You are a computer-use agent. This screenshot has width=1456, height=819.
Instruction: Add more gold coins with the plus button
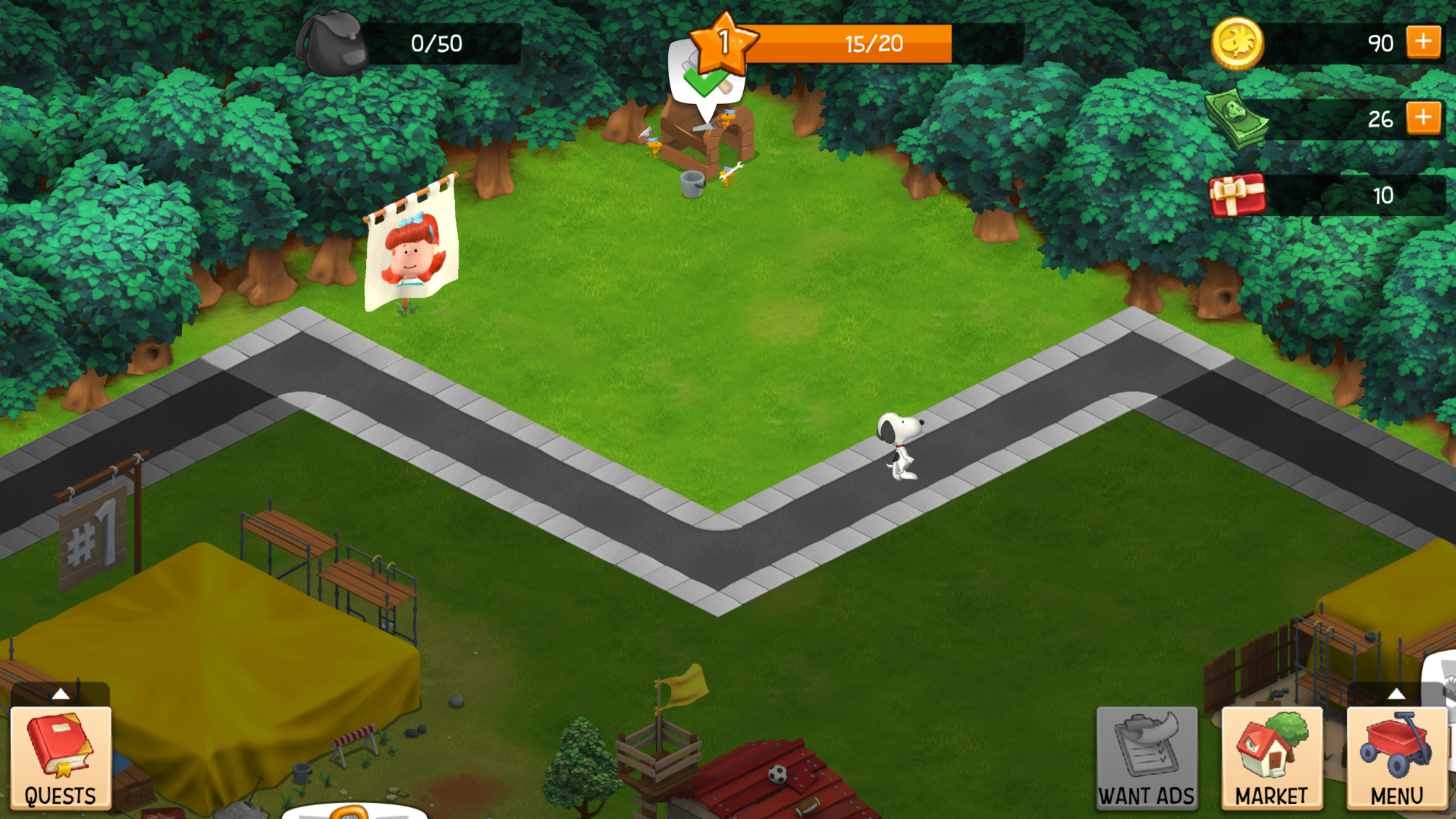pos(1423,42)
